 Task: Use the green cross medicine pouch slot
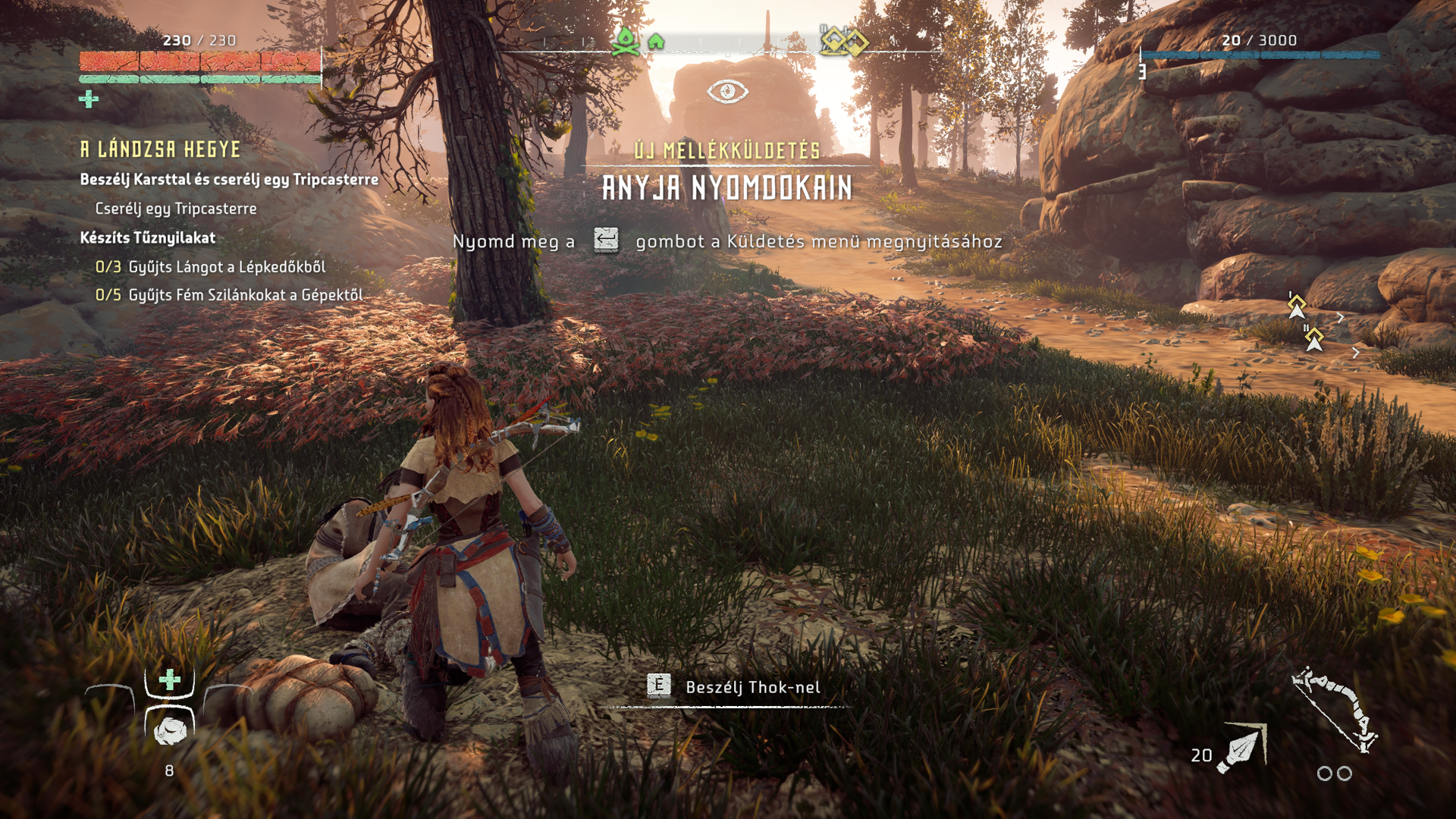(170, 679)
